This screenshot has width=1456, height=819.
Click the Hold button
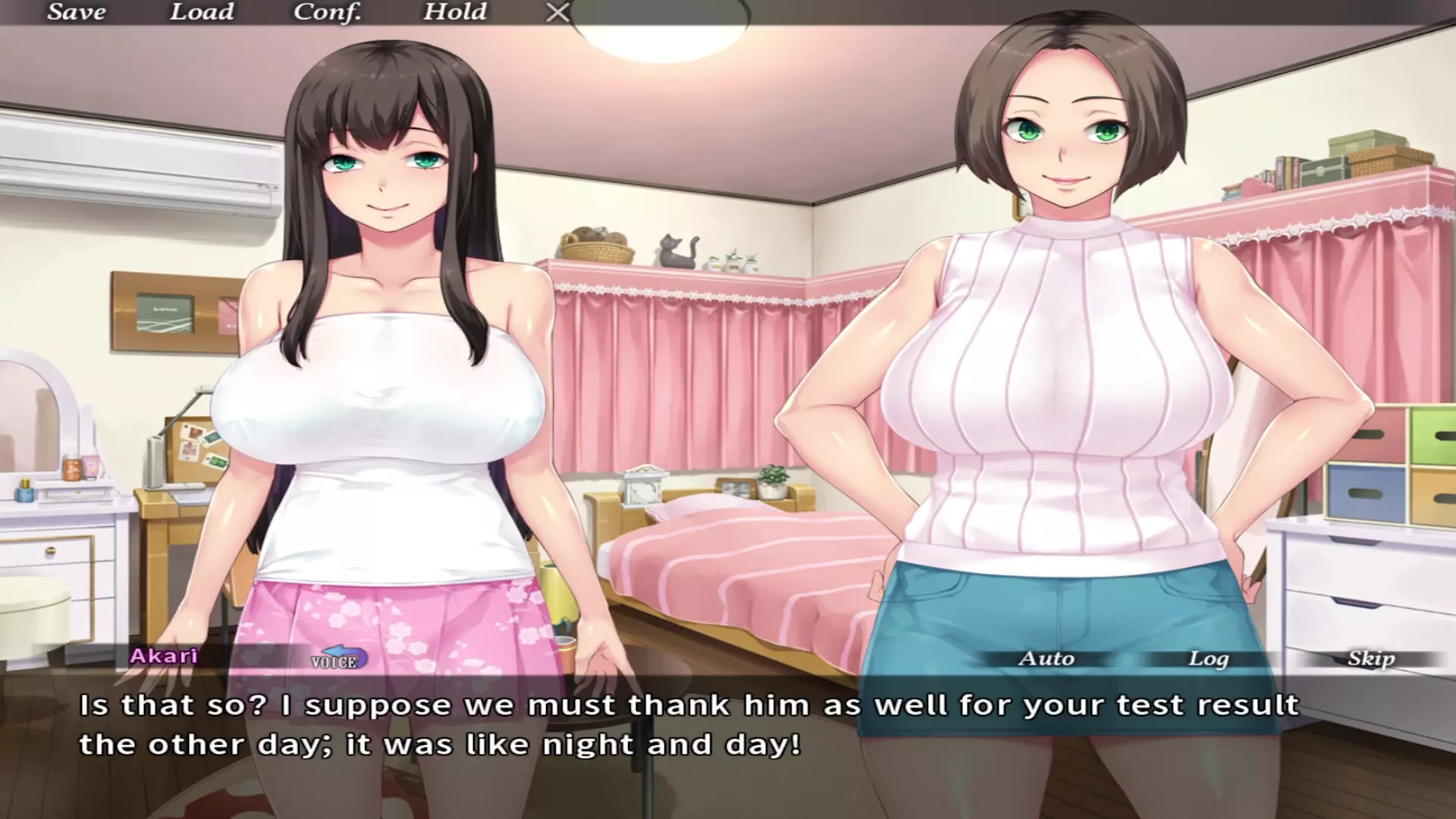[x=455, y=12]
